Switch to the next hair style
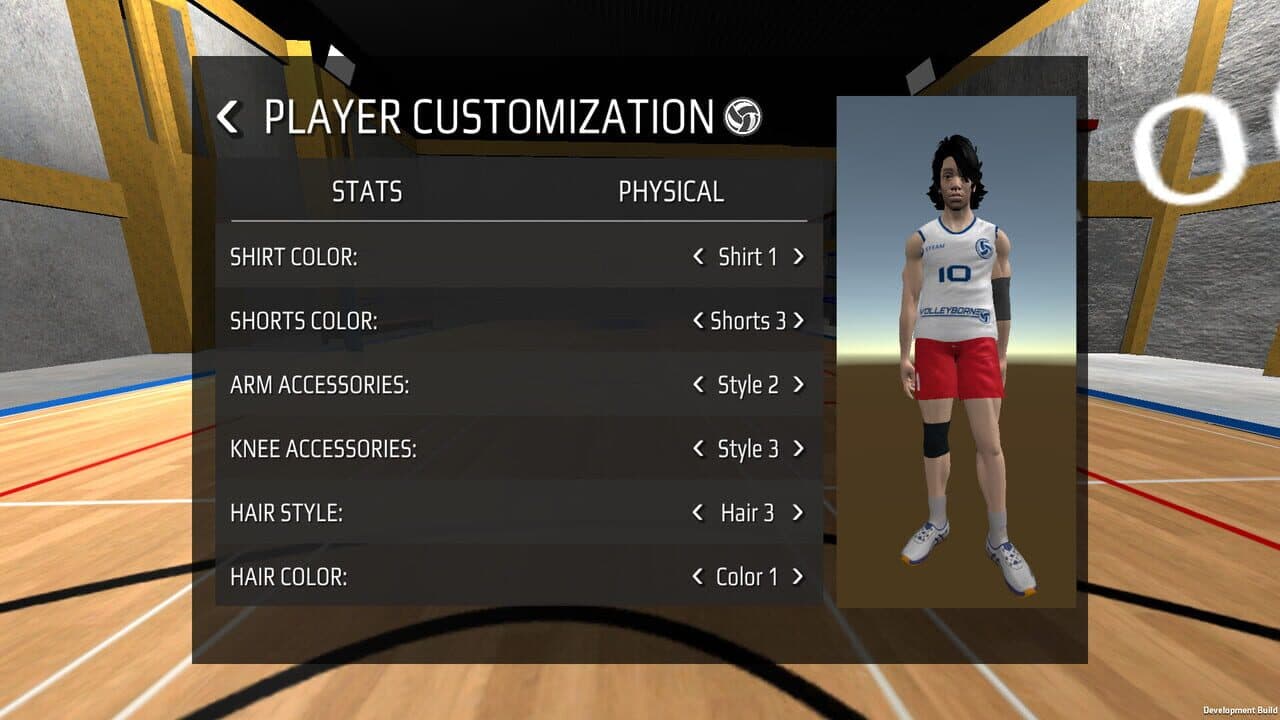The image size is (1280, 720). pos(796,512)
